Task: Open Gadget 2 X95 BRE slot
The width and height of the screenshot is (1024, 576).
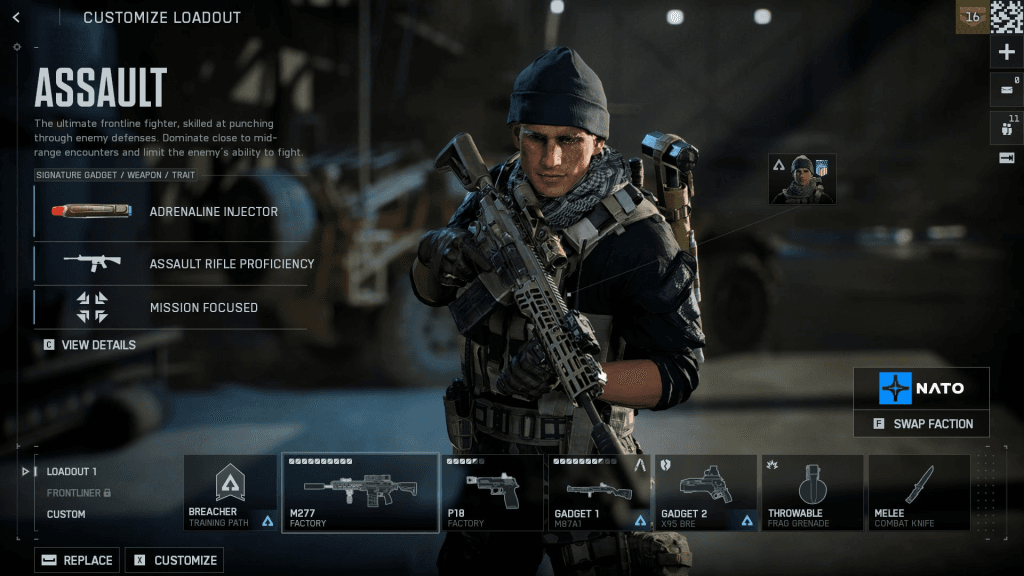Action: point(705,493)
